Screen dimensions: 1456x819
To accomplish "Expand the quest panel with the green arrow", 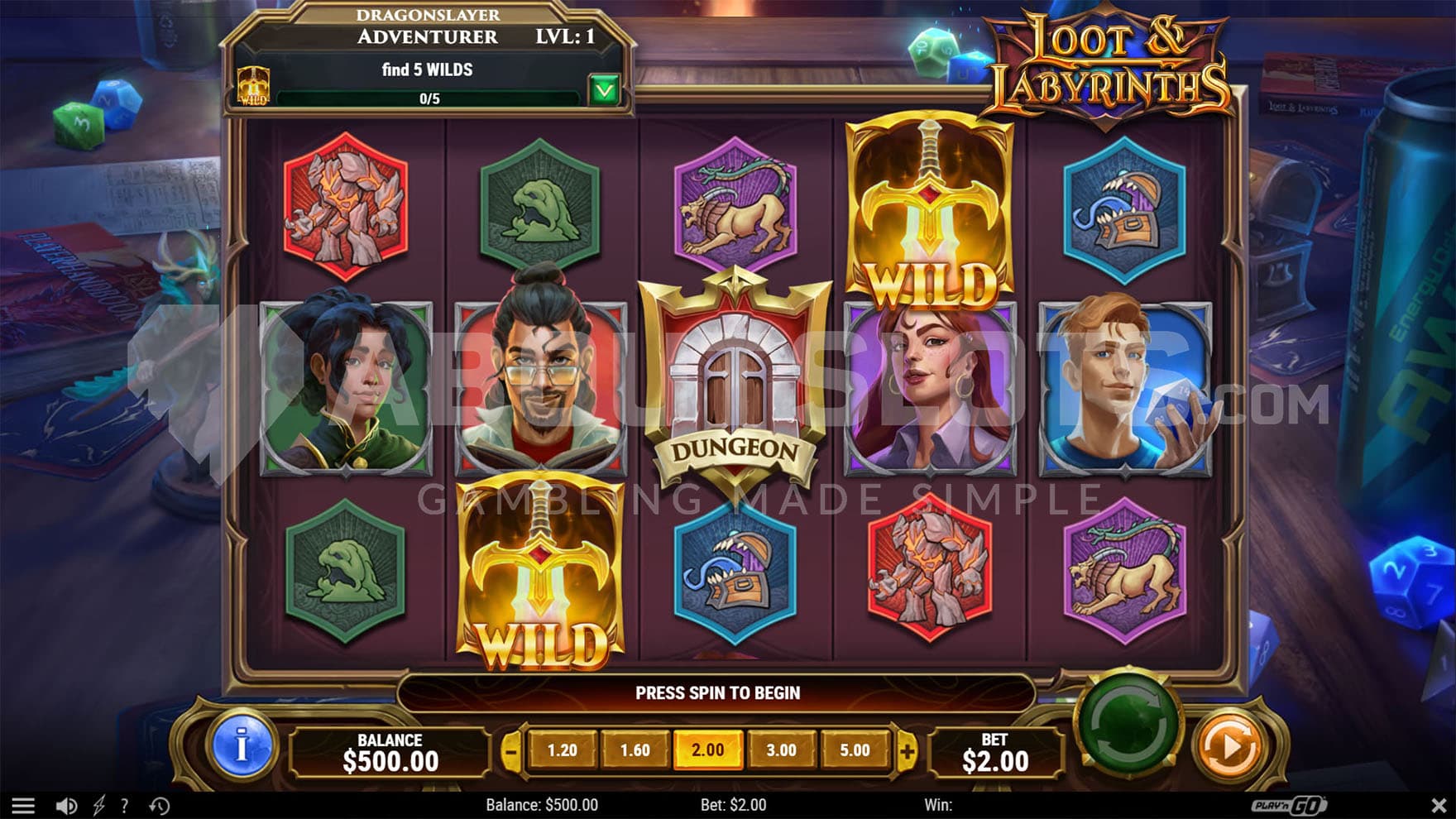I will tap(605, 89).
